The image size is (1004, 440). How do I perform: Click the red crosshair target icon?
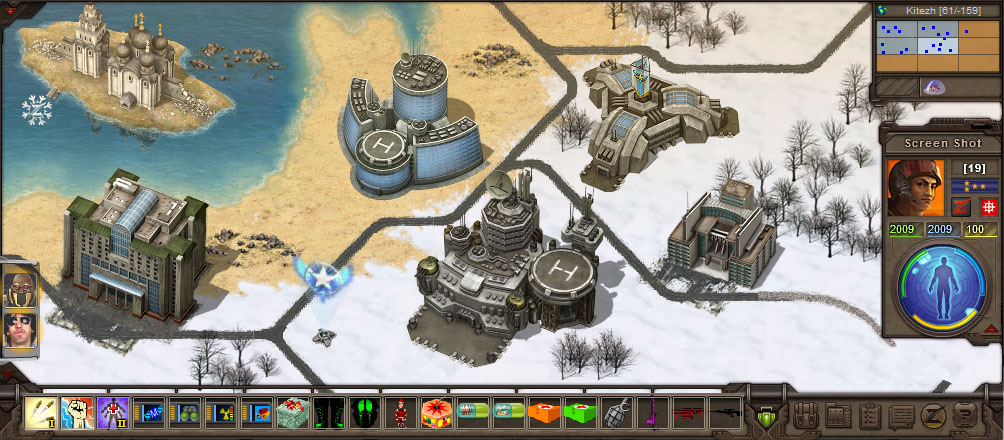(x=988, y=207)
